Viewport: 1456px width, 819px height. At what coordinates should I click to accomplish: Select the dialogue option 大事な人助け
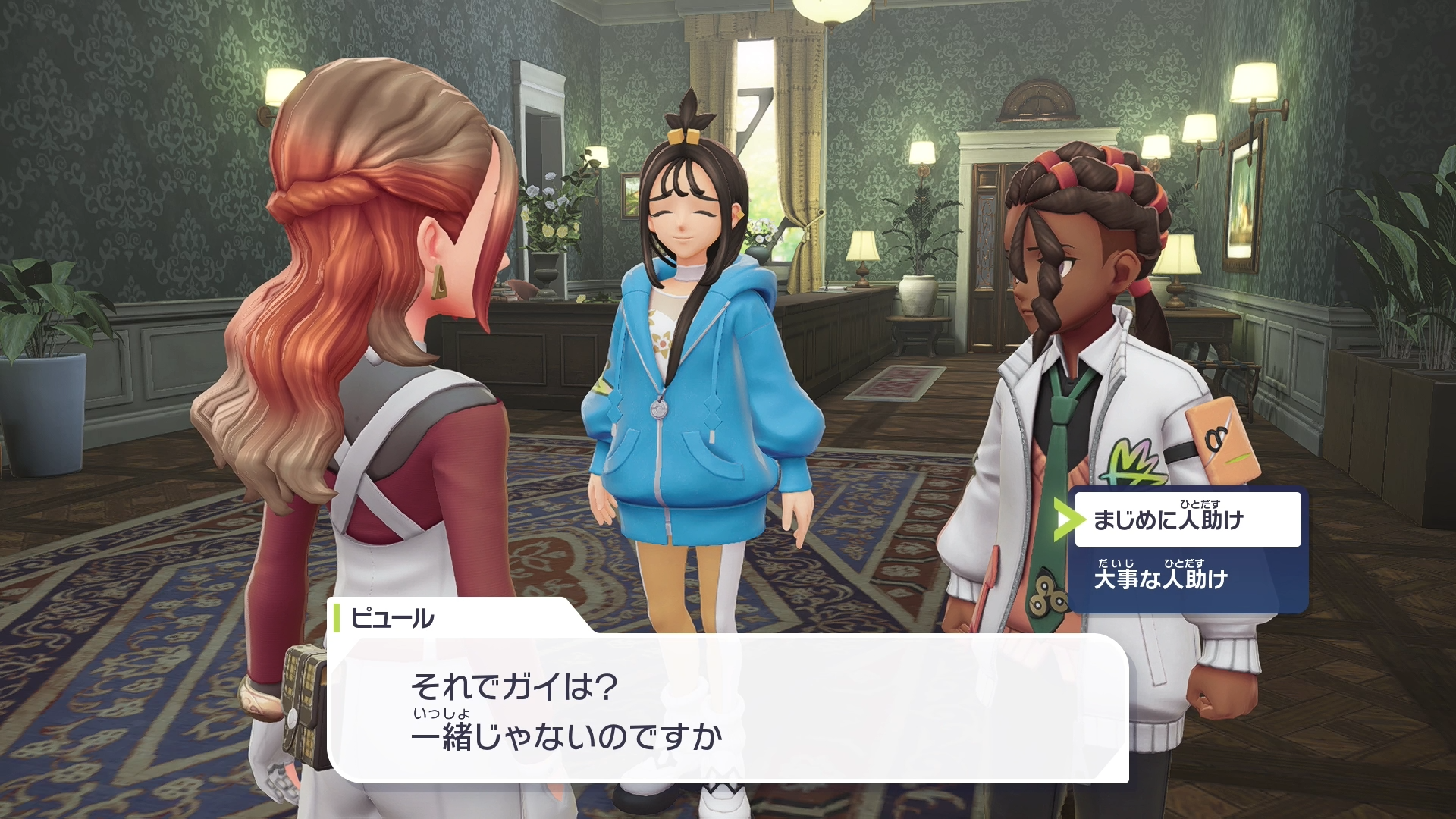coord(1187,579)
